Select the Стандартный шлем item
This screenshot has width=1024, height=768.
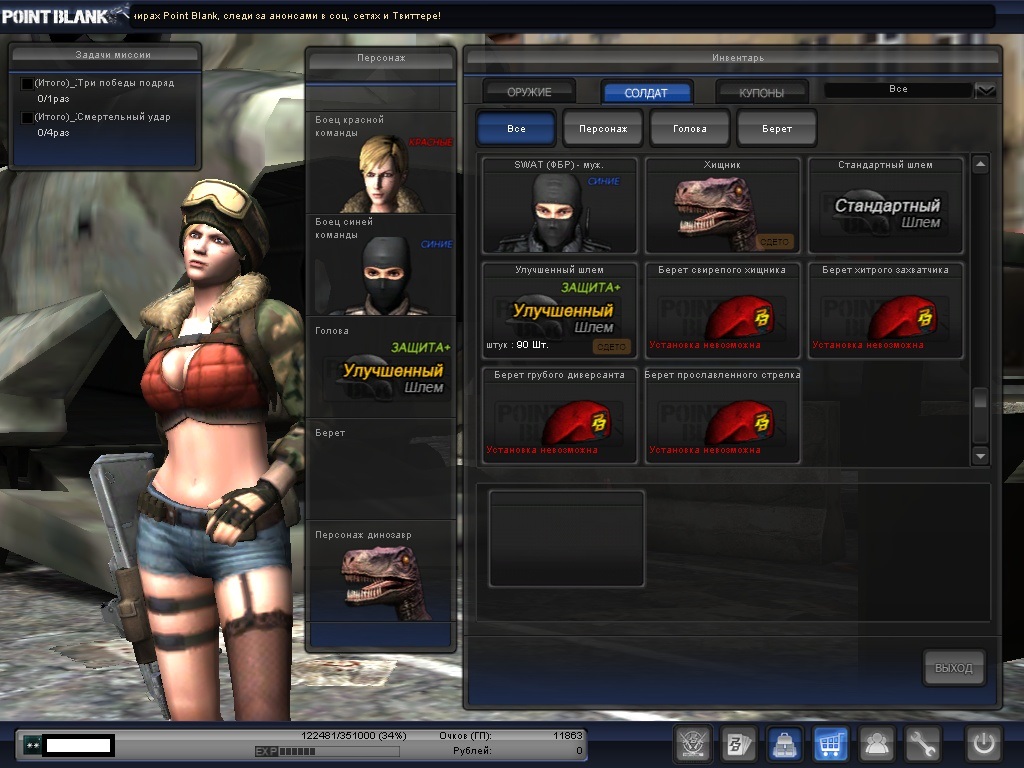point(886,205)
